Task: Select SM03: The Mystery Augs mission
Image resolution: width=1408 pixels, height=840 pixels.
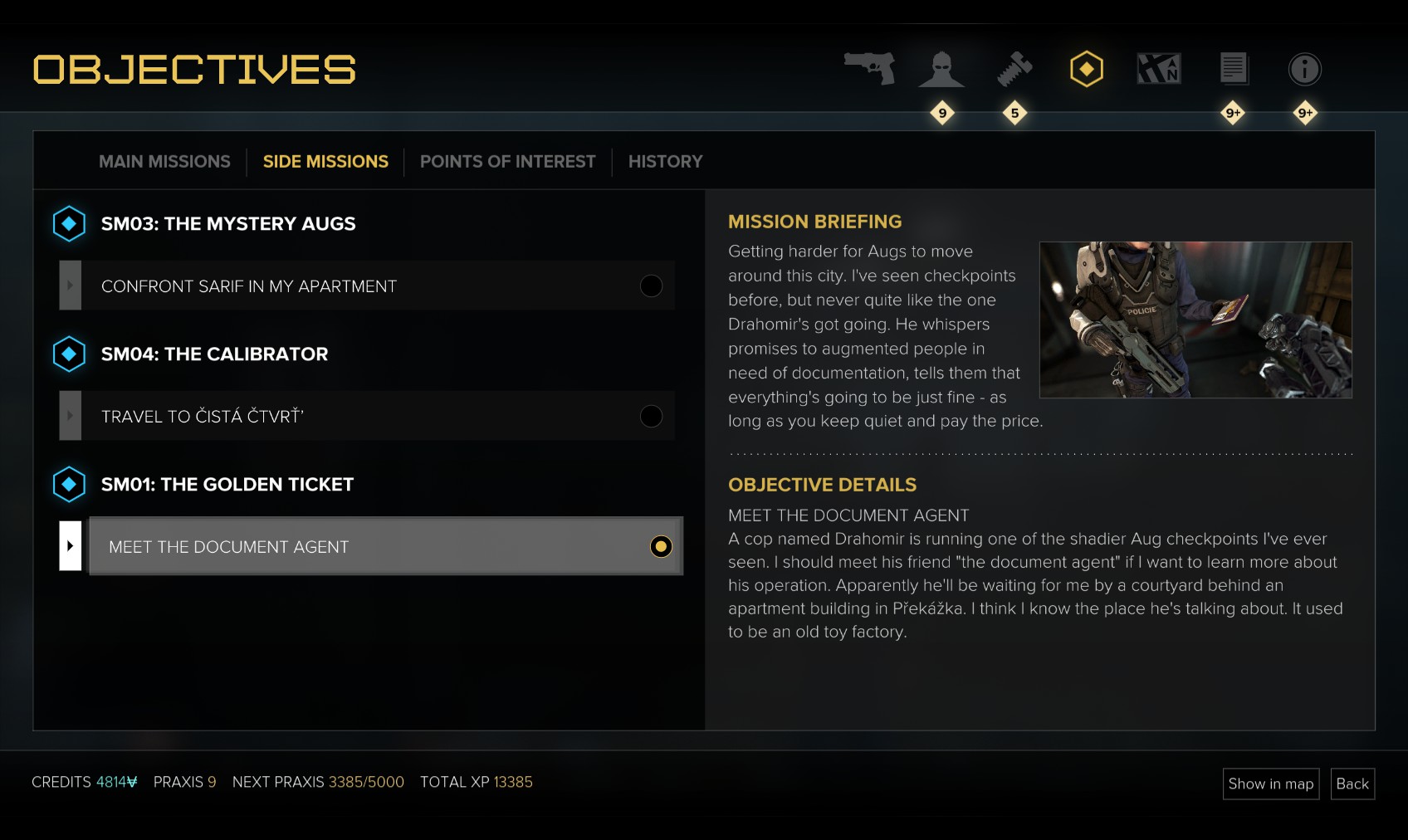Action: click(228, 224)
